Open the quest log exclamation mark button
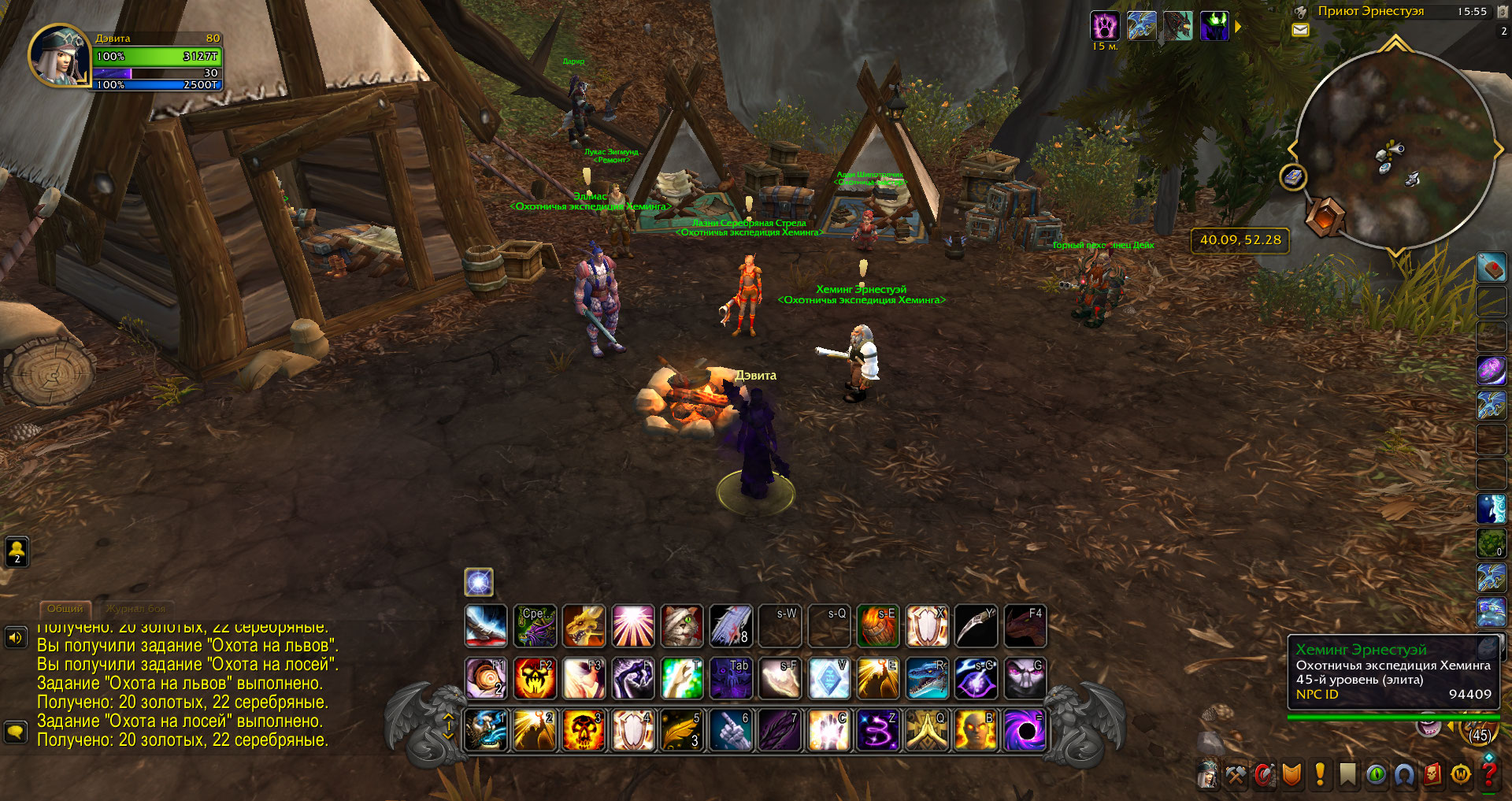1512x801 pixels. coord(1320,775)
